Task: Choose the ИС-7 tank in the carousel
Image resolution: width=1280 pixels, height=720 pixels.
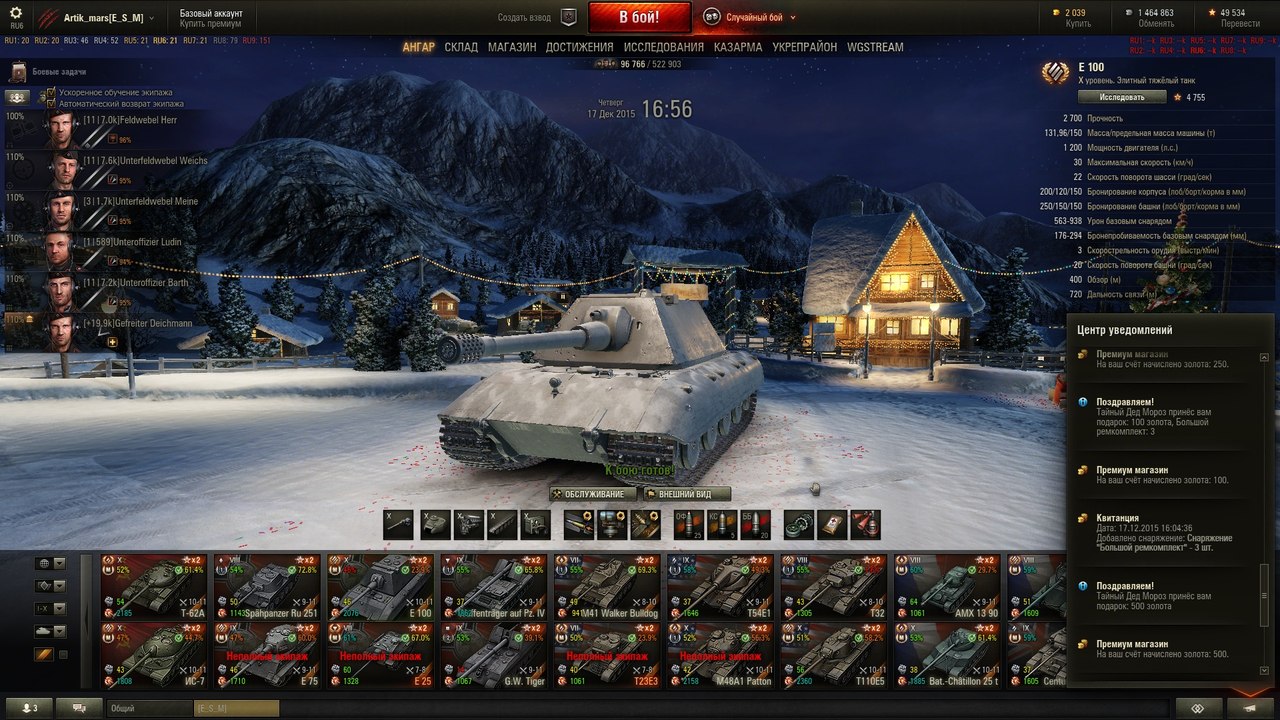Action: tap(153, 655)
